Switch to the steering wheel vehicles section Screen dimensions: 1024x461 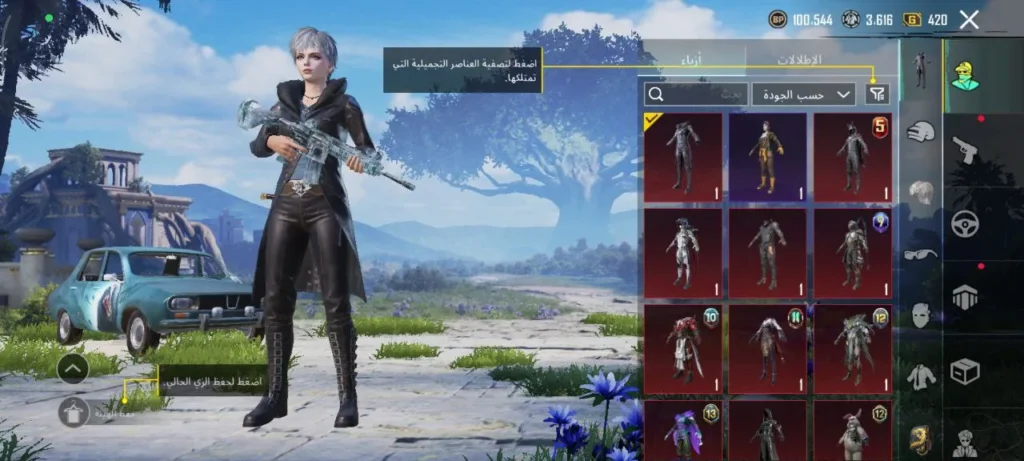point(965,223)
